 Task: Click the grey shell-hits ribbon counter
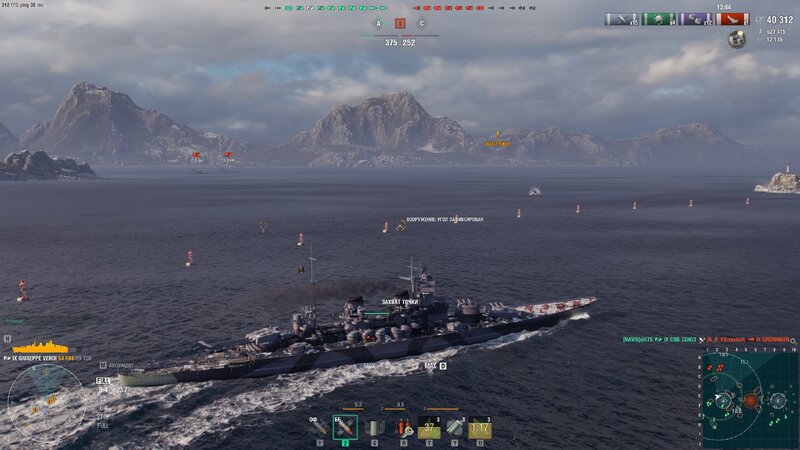[x=622, y=19]
